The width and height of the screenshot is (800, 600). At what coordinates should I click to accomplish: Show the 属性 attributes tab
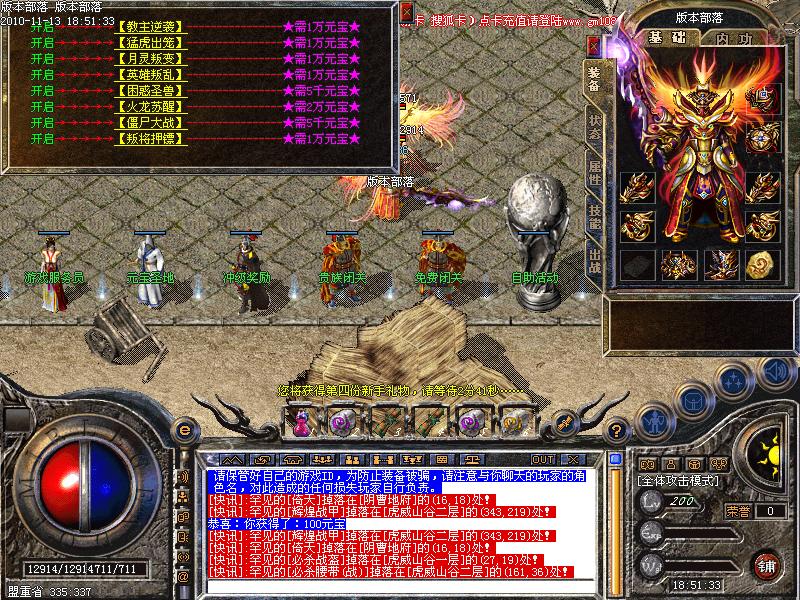[594, 172]
